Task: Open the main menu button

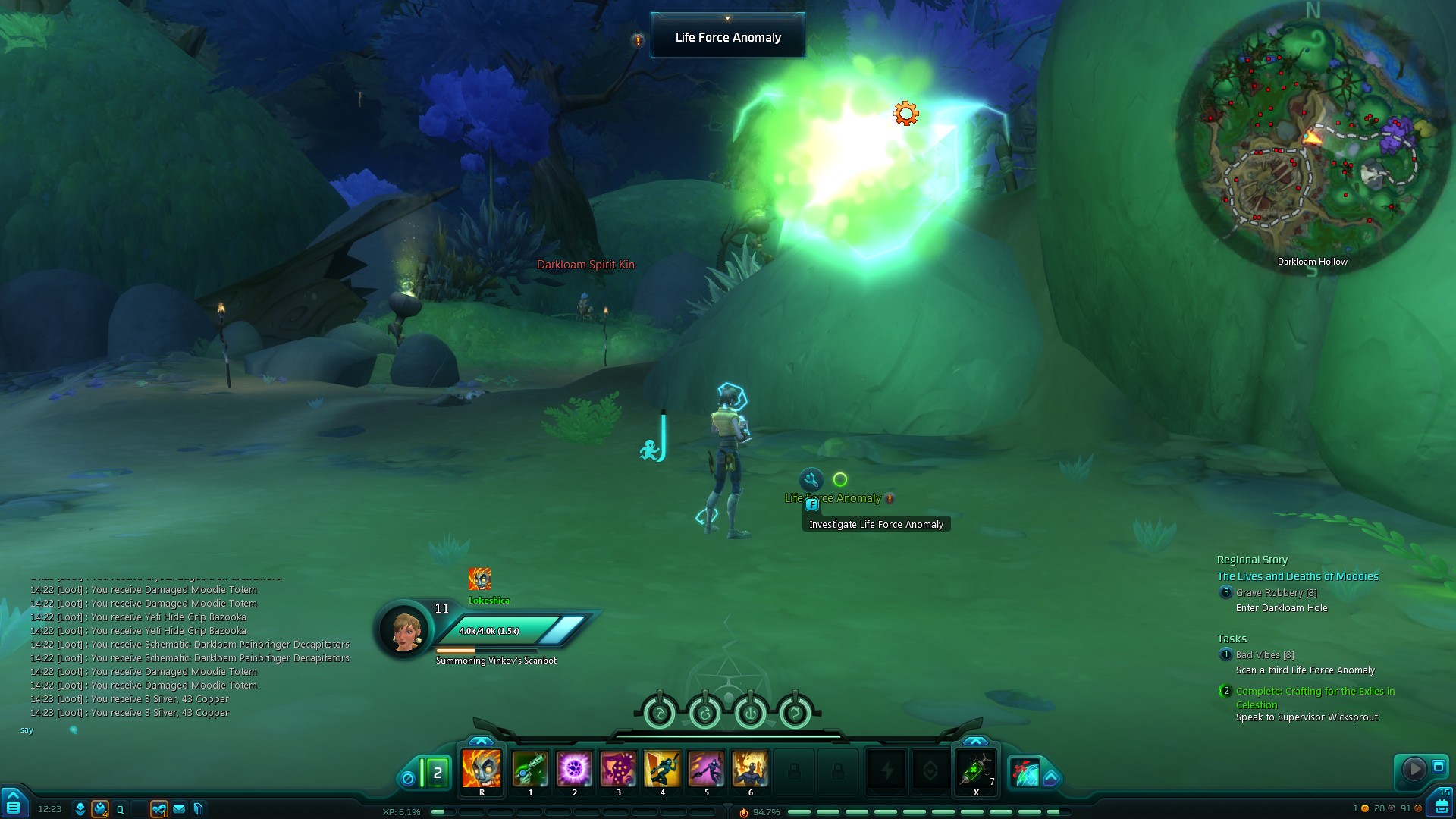Action: point(14,805)
